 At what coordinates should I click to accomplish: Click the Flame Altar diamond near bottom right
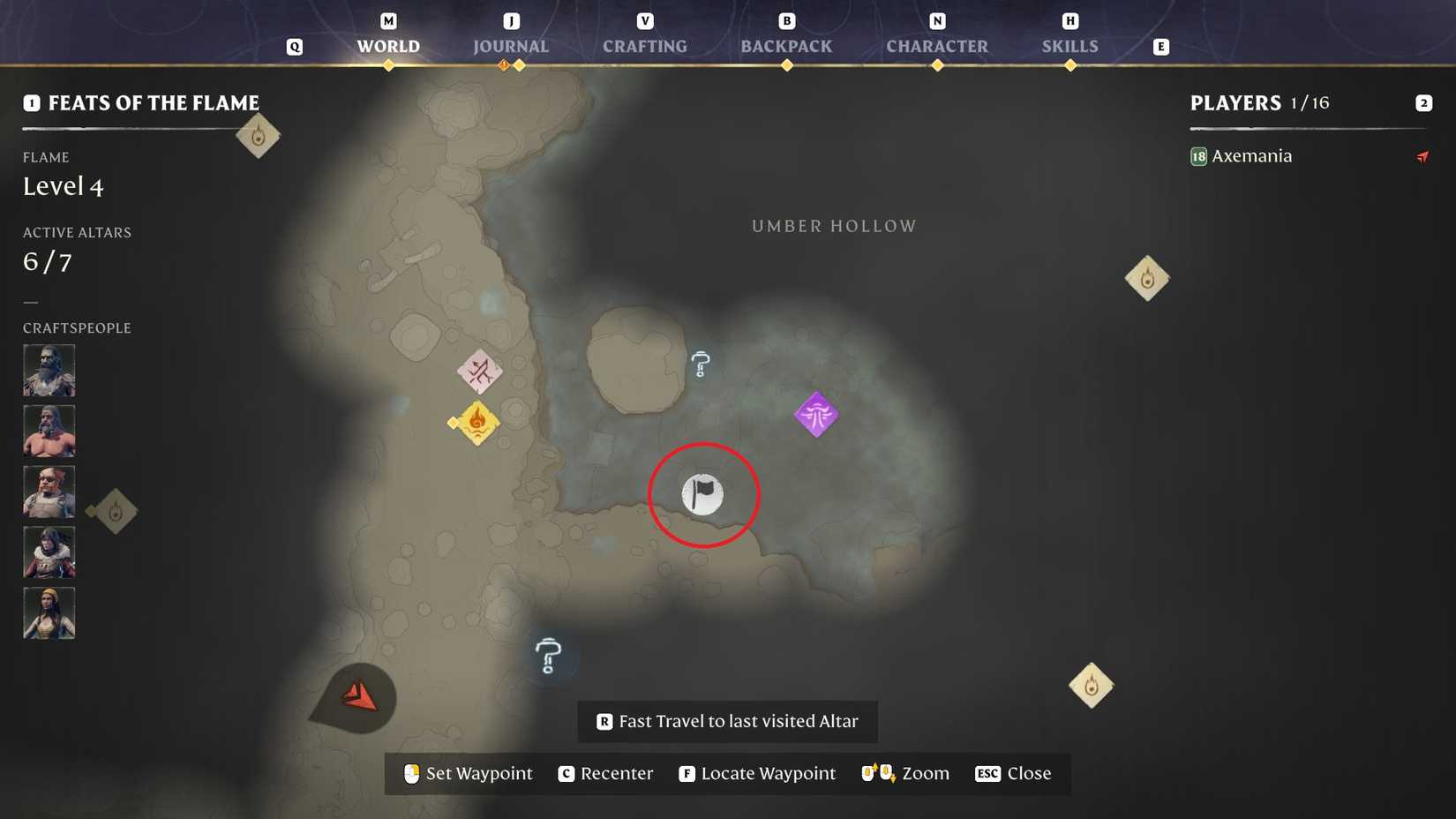(x=1091, y=685)
